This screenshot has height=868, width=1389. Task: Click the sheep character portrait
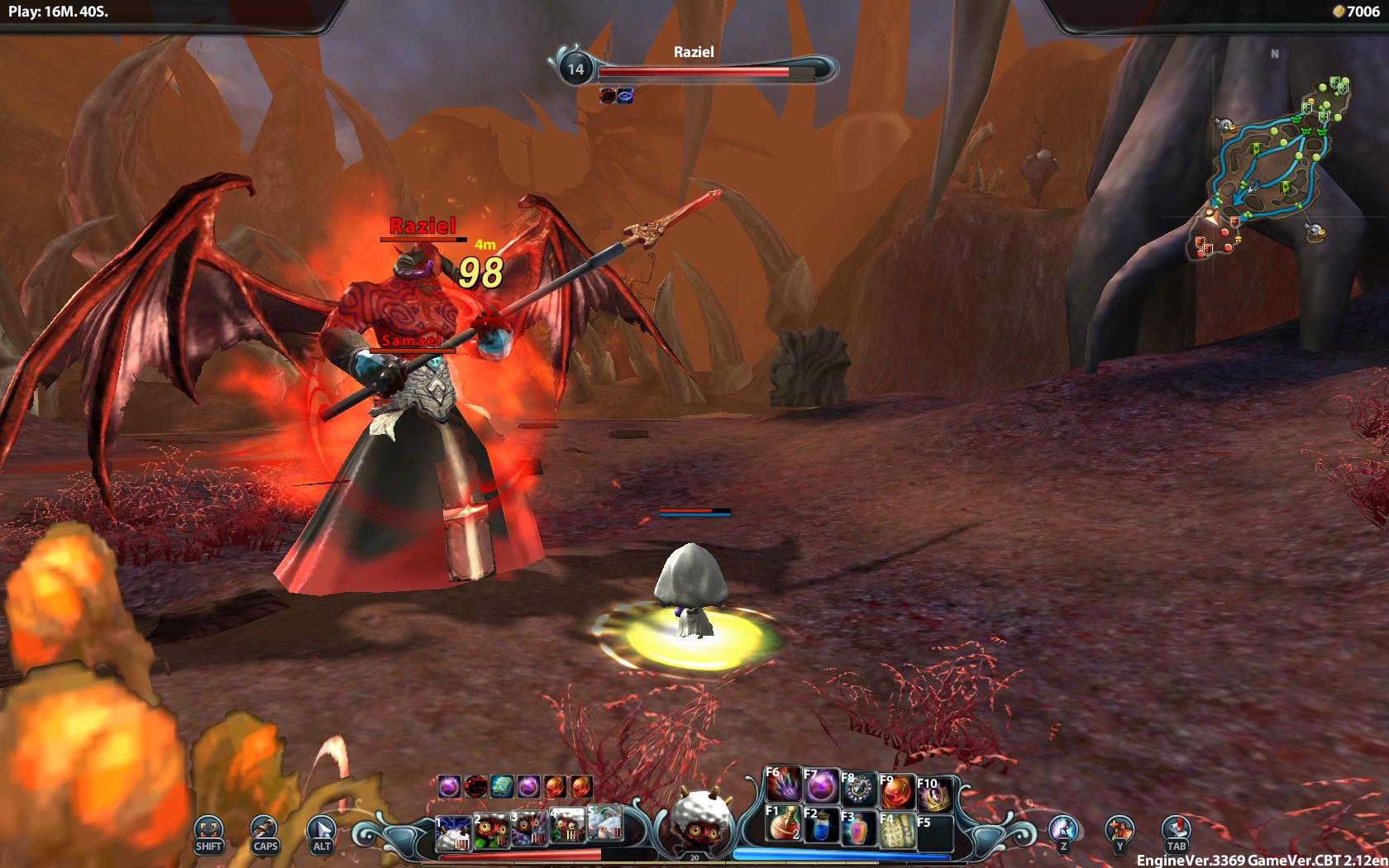pos(699,818)
